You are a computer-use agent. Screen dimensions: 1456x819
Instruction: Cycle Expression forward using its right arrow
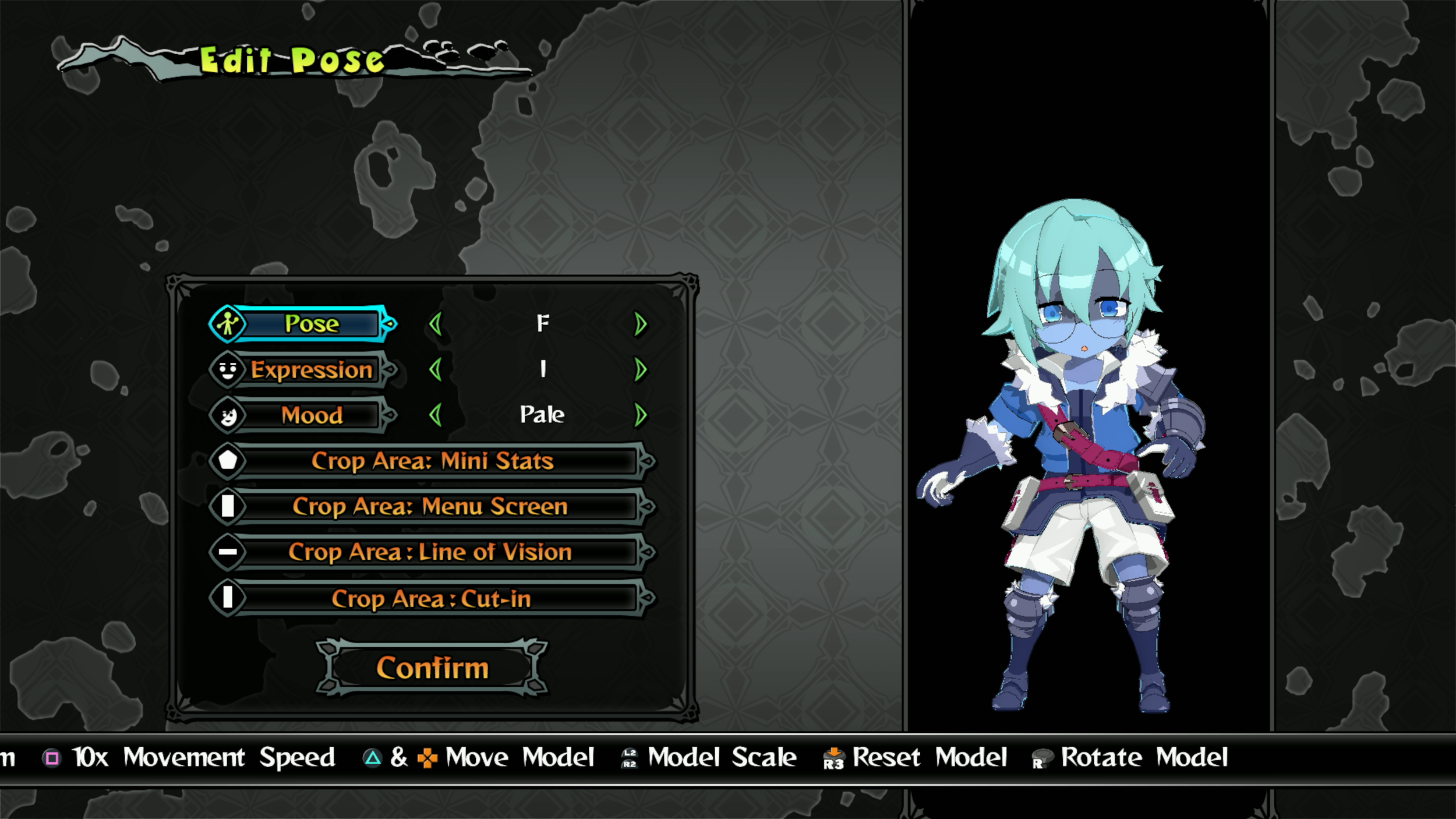coord(640,369)
